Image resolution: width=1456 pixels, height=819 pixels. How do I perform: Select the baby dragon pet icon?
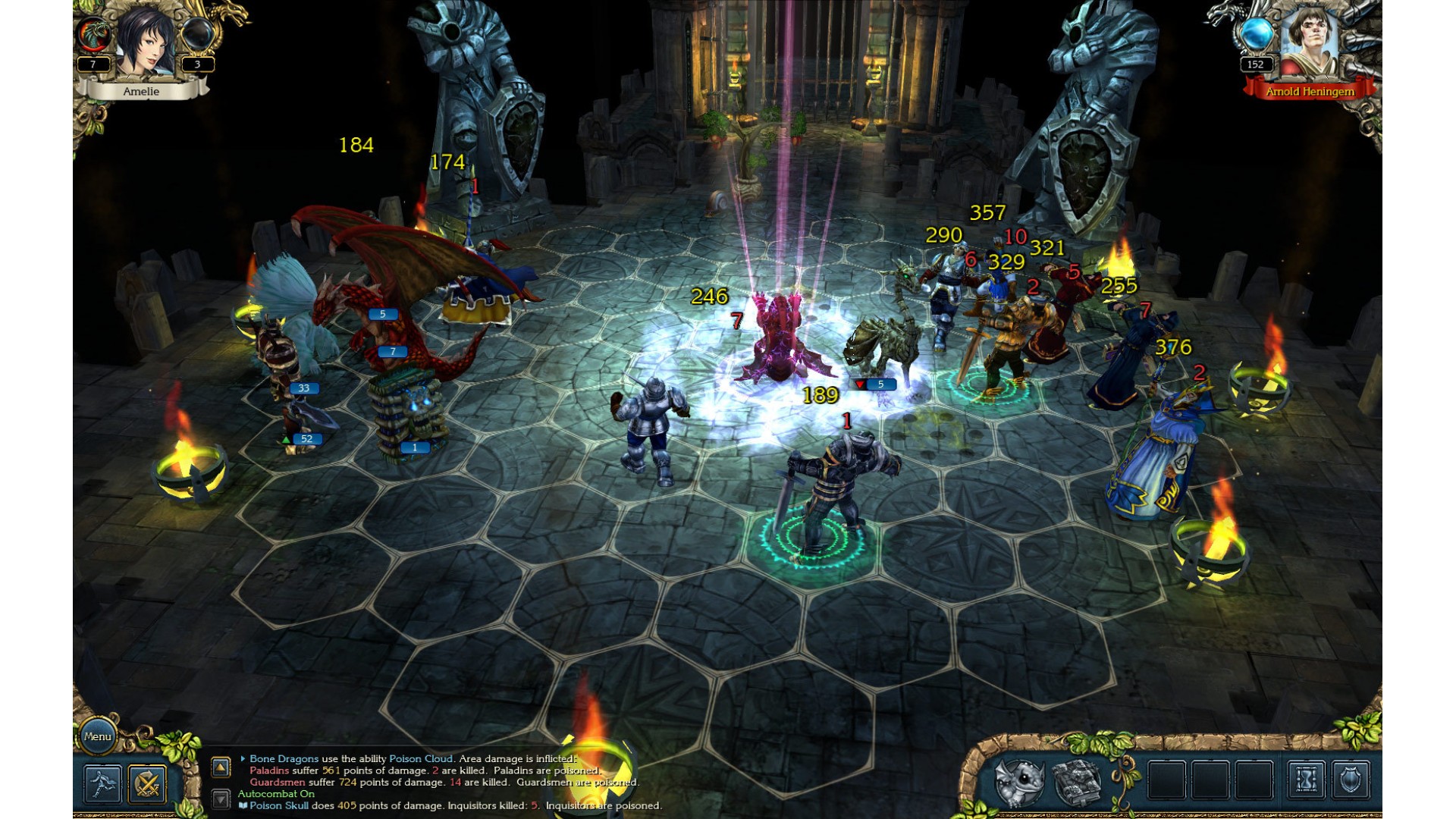(x=1020, y=781)
